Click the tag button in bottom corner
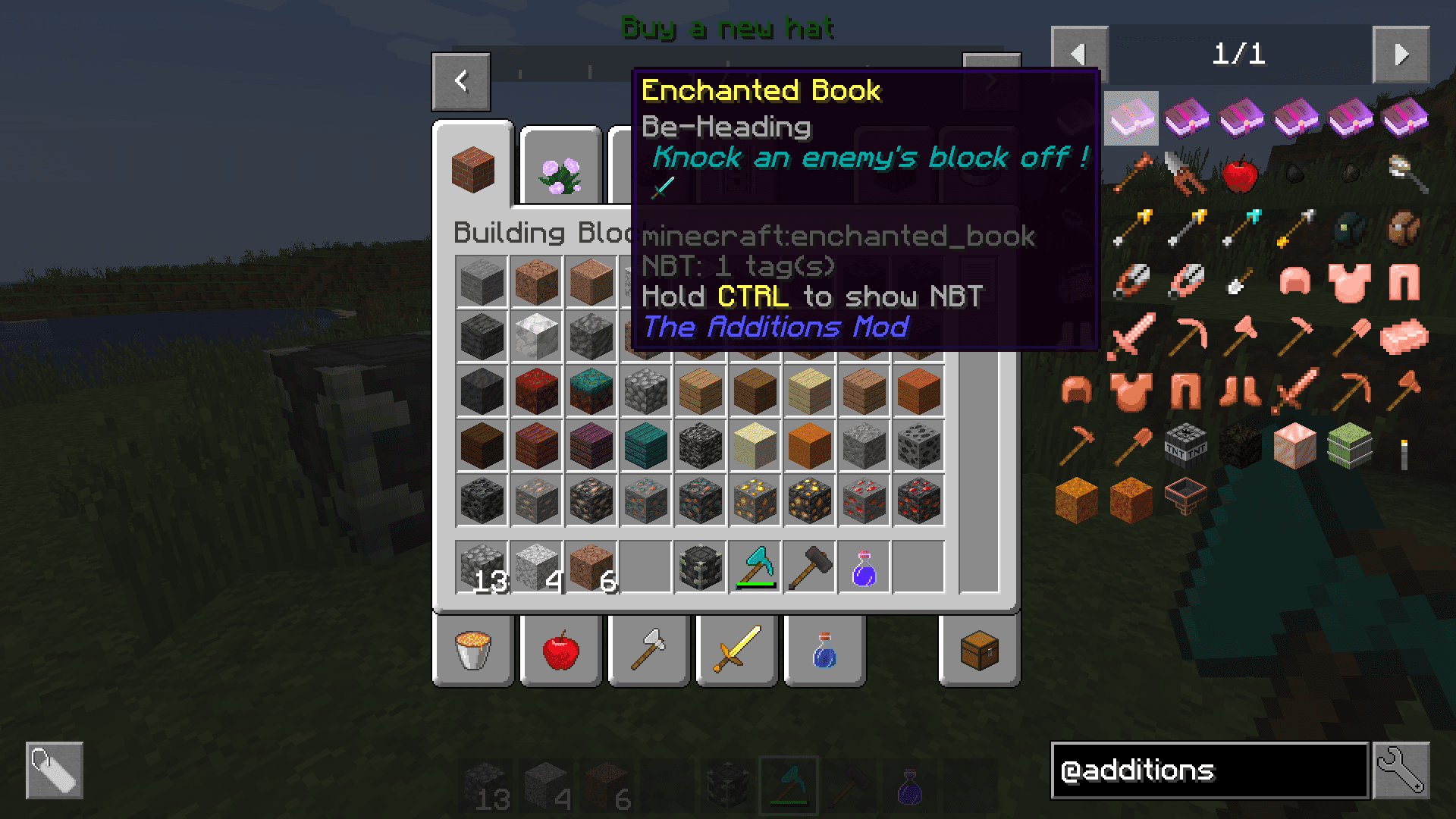 [x=55, y=770]
